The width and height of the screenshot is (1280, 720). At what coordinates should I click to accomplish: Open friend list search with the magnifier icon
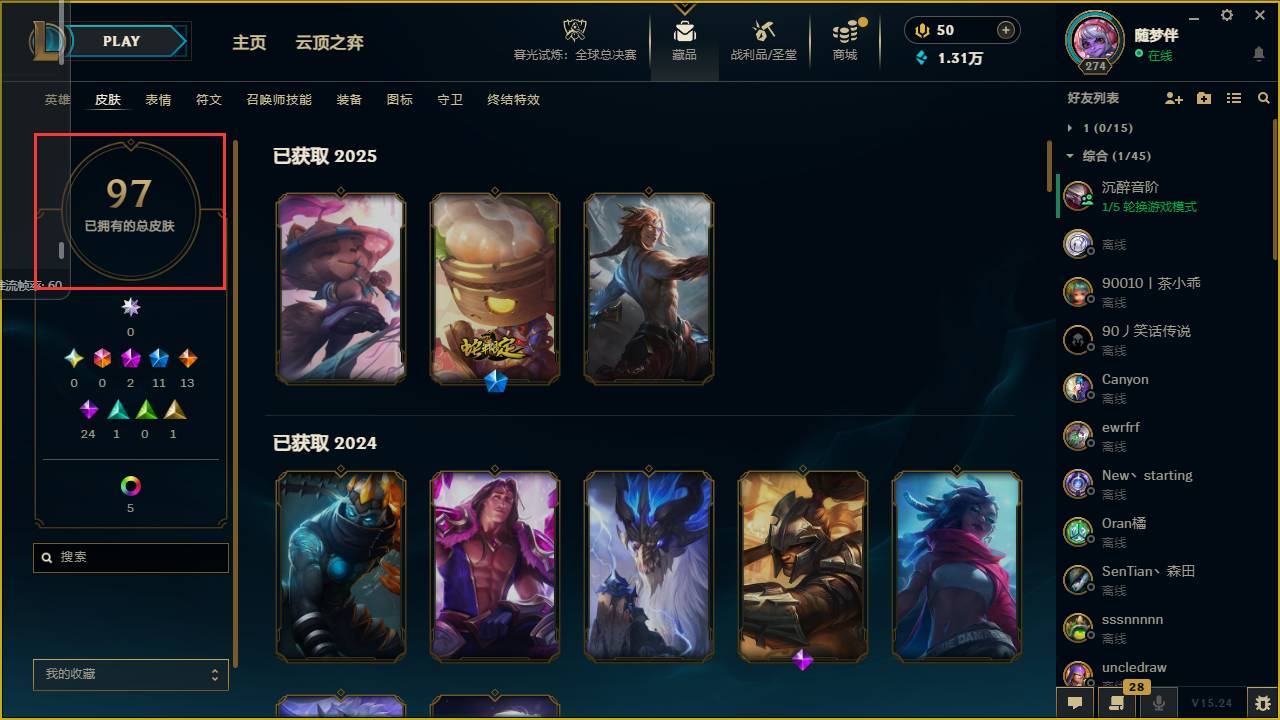pyautogui.click(x=1263, y=98)
